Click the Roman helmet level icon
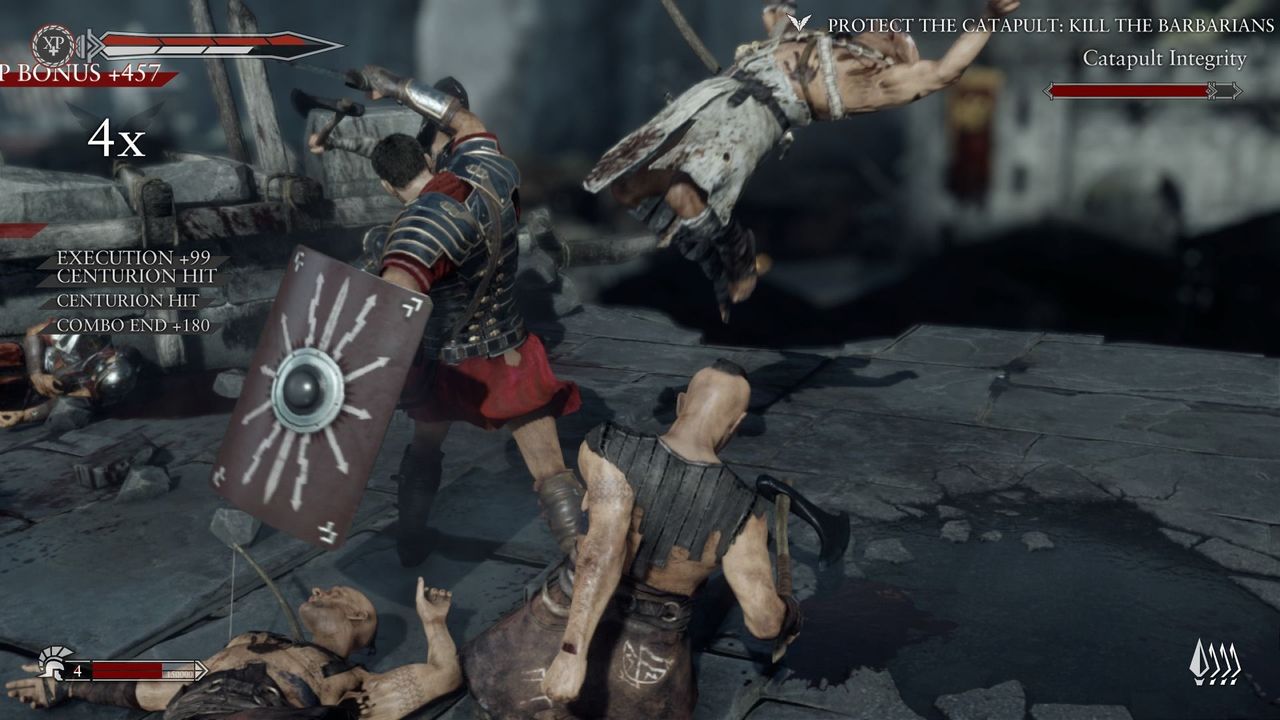This screenshot has height=720, width=1280. pyautogui.click(x=52, y=664)
